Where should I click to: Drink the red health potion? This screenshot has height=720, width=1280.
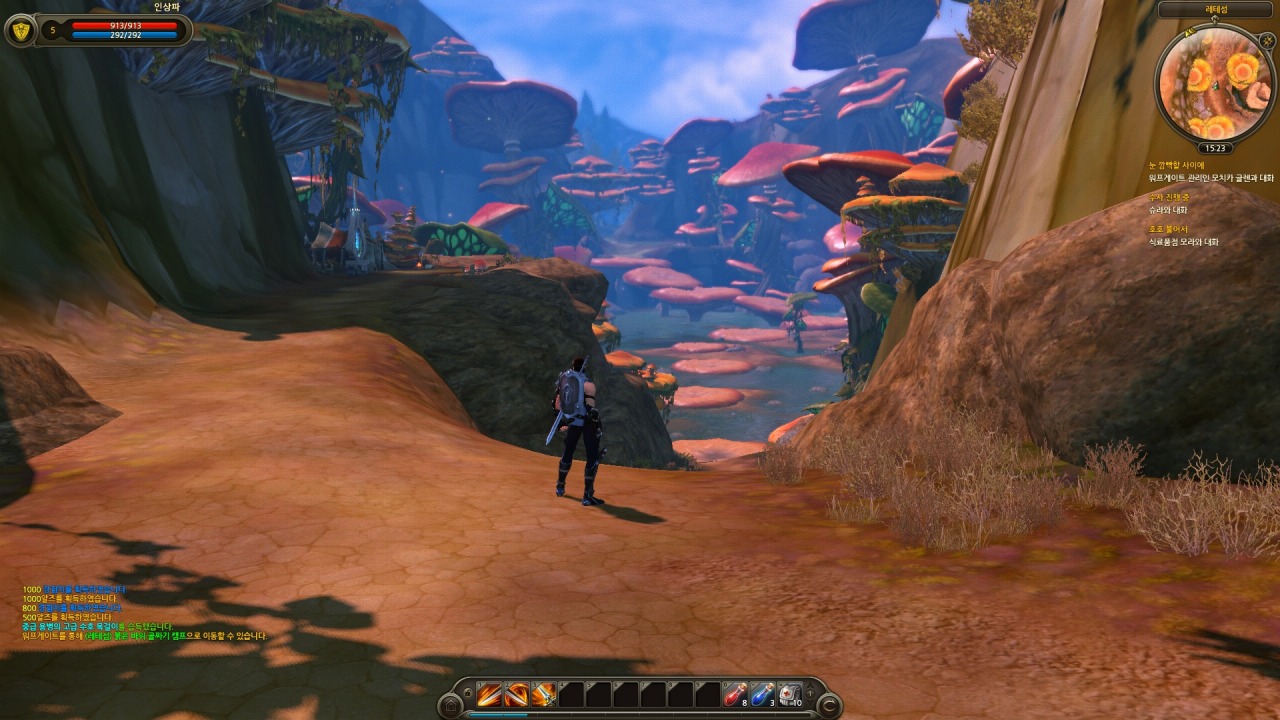click(735, 694)
